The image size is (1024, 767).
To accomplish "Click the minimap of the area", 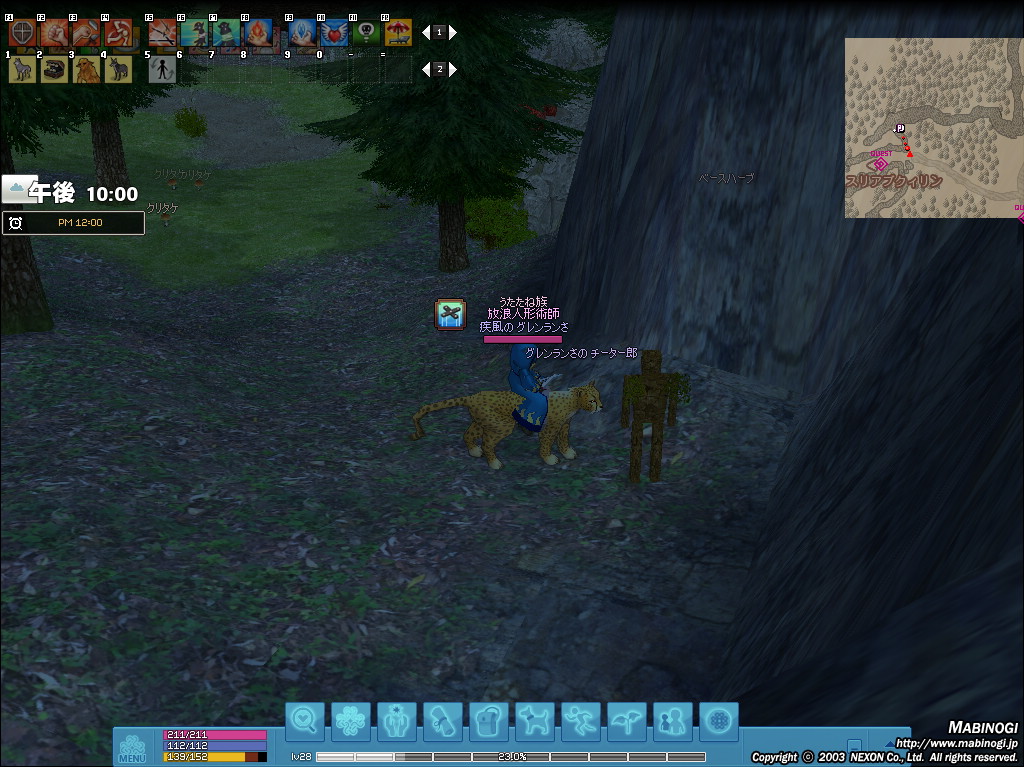I will 933,128.
